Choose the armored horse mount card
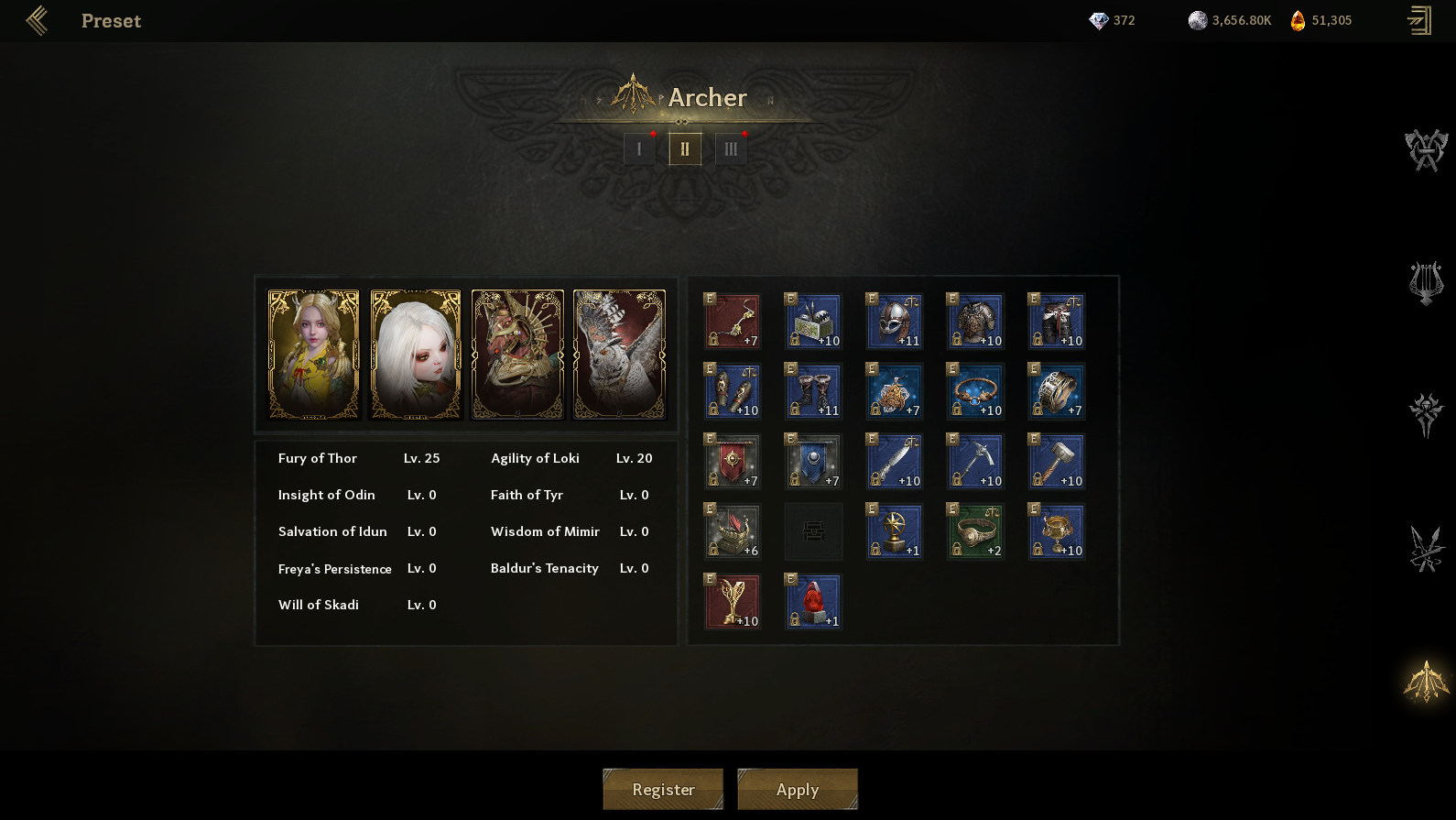1456x820 pixels. pos(517,355)
